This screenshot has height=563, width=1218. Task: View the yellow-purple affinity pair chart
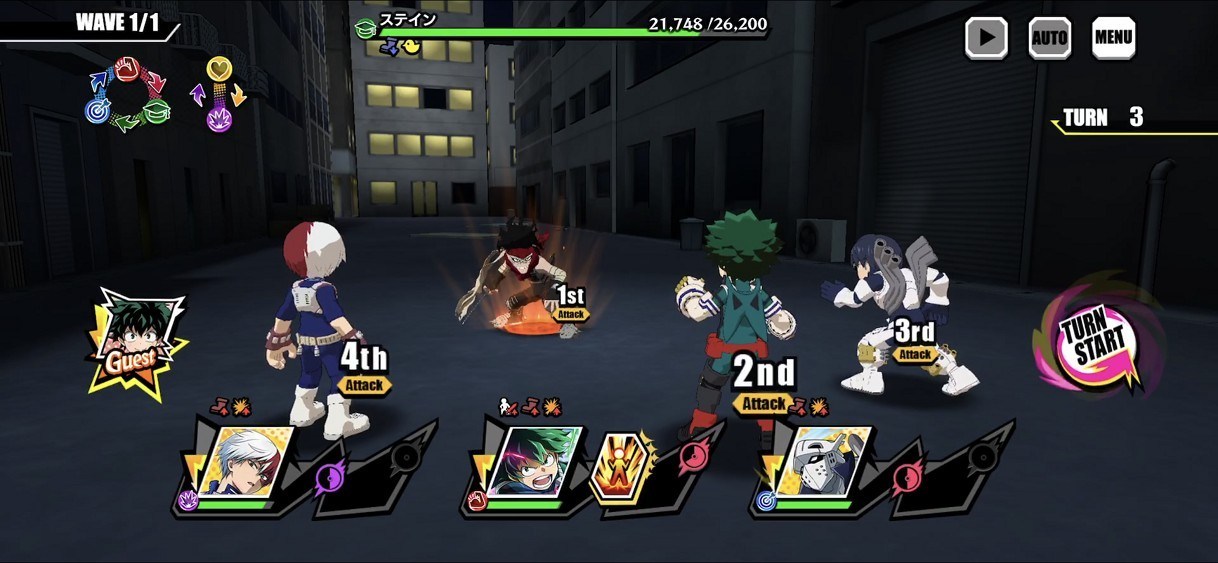219,95
